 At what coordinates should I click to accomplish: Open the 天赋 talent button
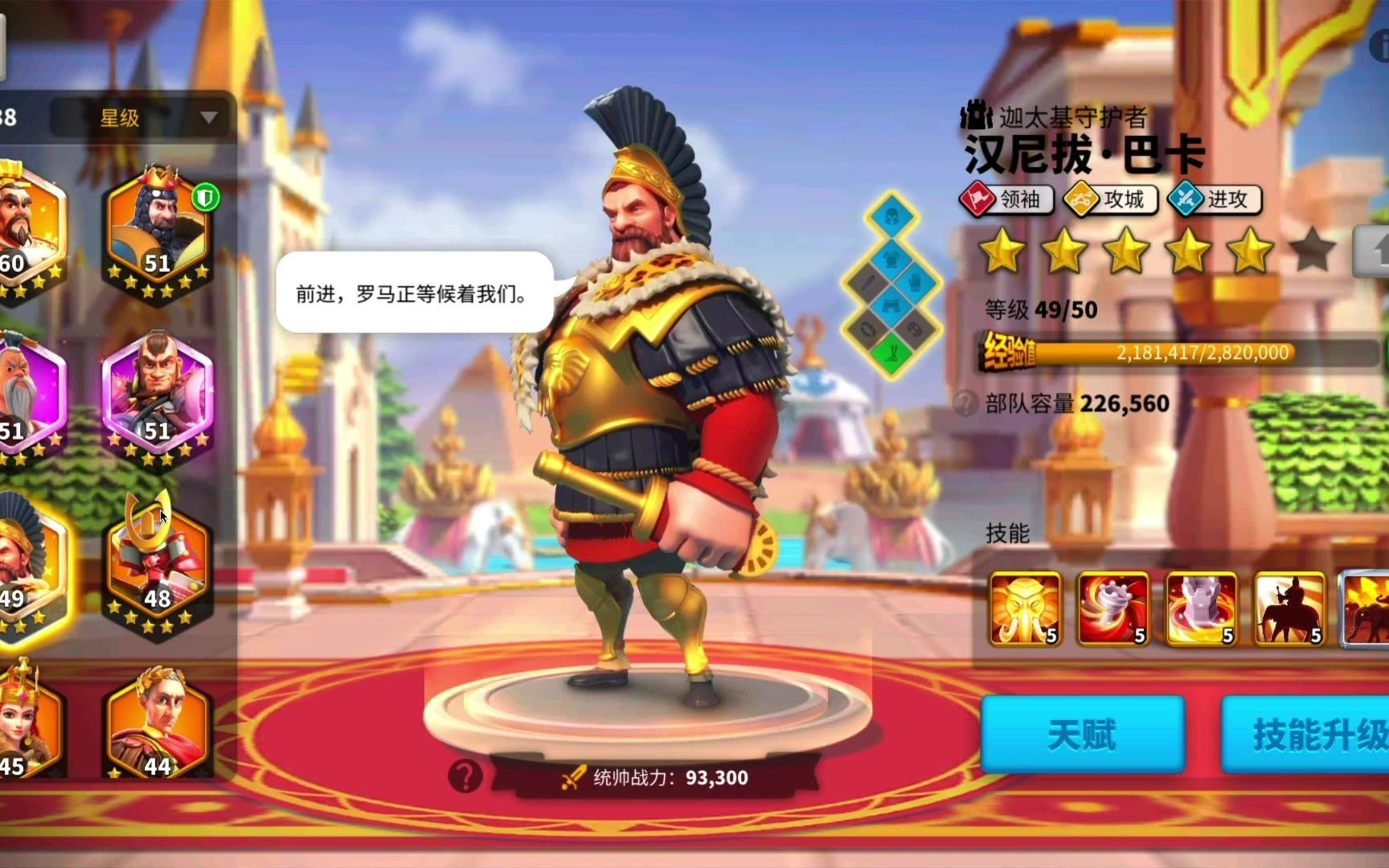pos(1081,733)
